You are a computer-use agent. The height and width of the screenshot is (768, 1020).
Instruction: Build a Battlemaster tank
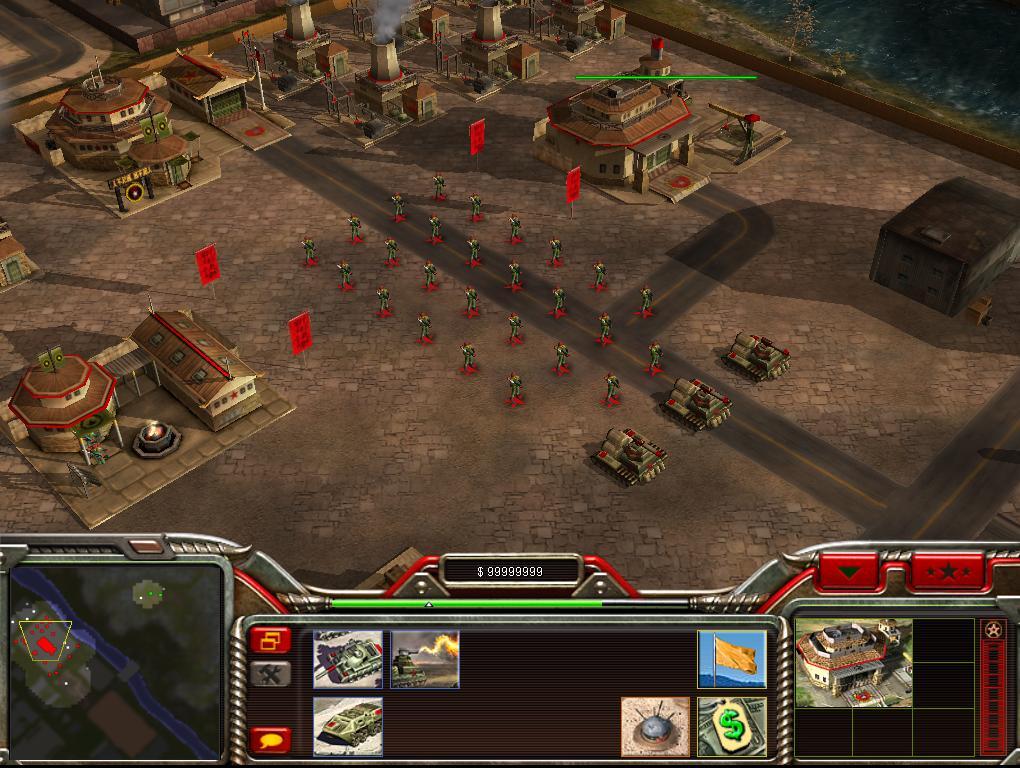348,659
